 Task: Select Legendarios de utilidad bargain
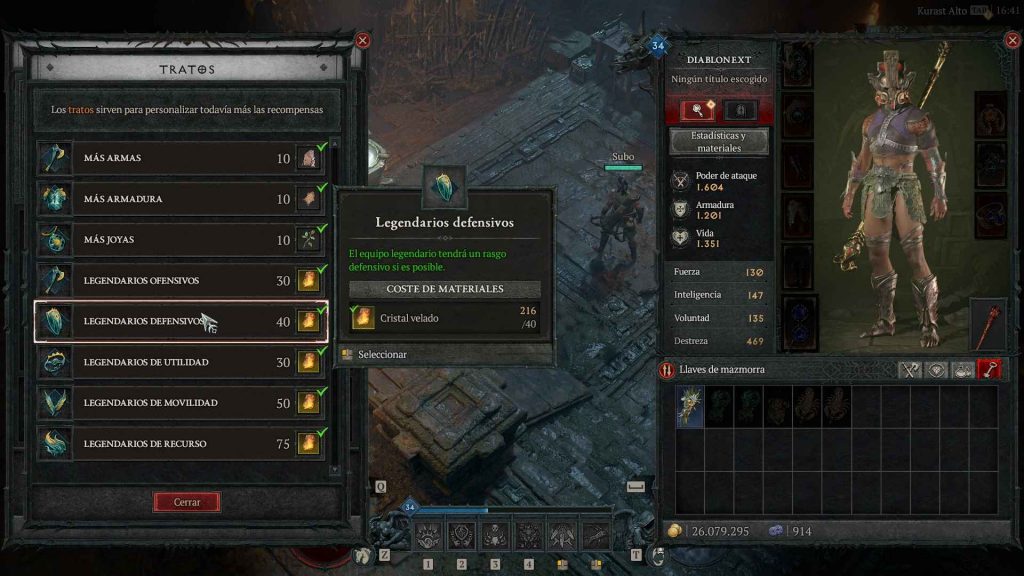click(x=180, y=362)
